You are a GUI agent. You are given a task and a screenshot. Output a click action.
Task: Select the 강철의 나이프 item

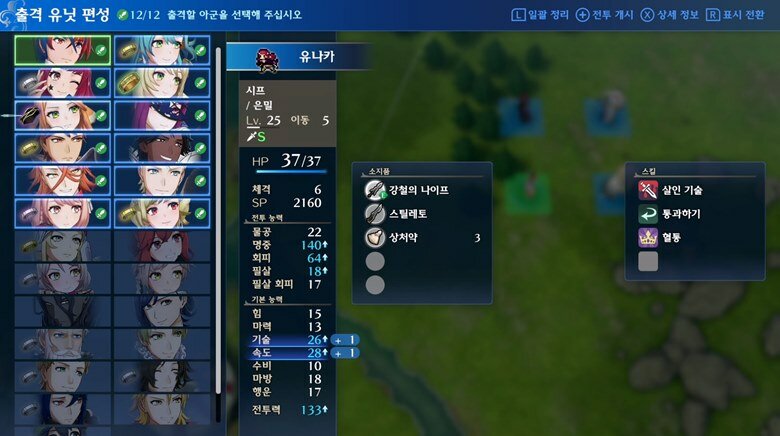(x=420, y=190)
